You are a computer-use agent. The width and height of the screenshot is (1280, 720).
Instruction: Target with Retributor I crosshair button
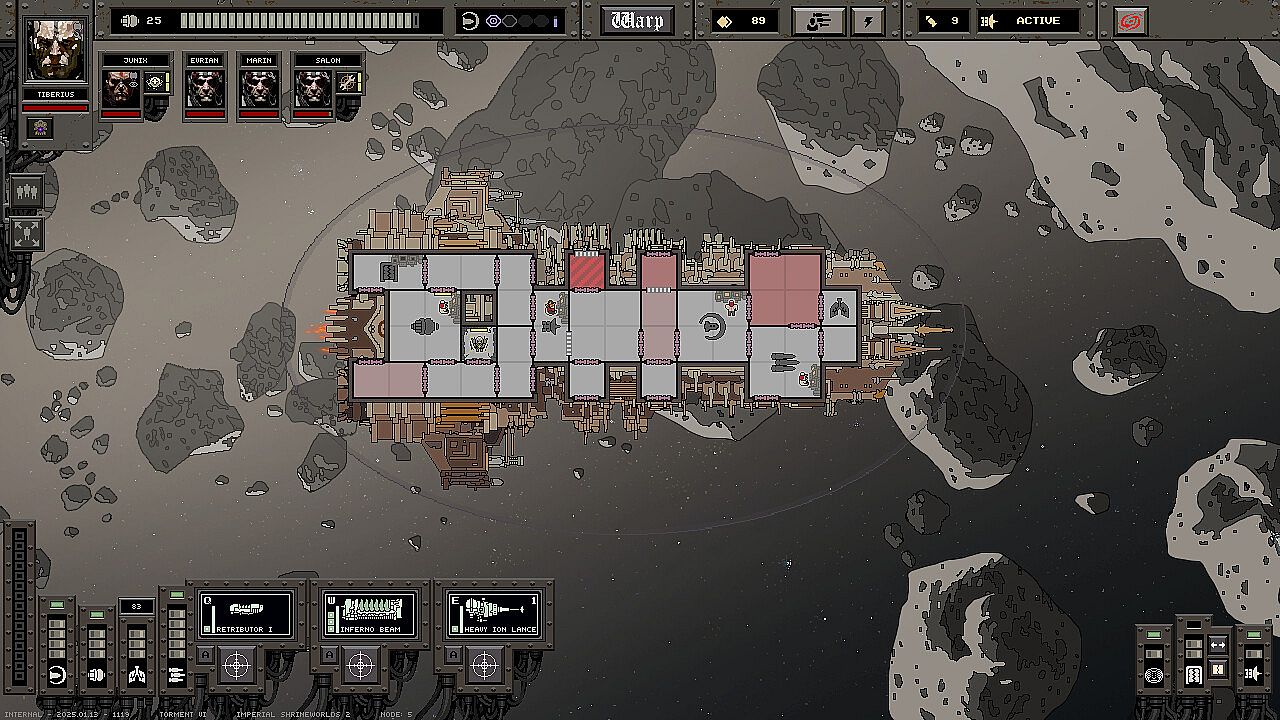click(x=237, y=664)
